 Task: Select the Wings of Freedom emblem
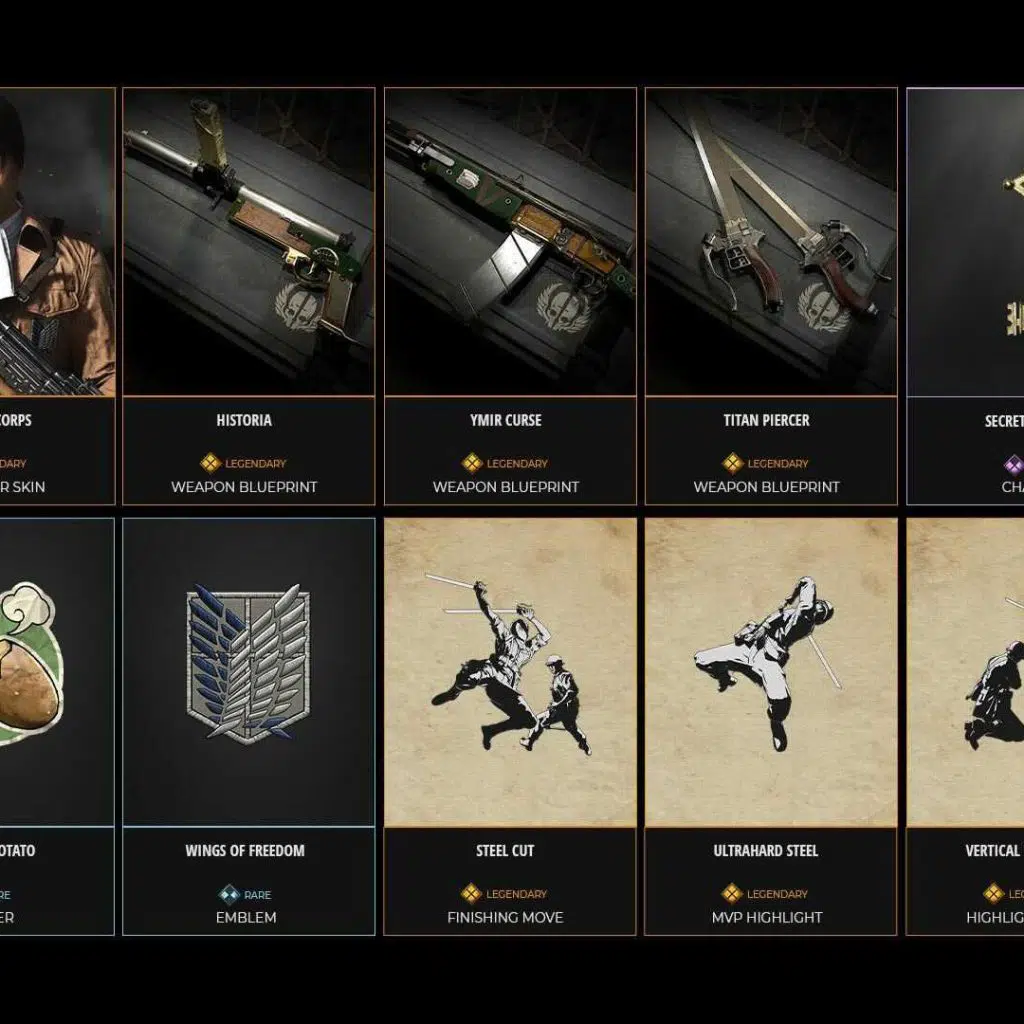pos(248,726)
